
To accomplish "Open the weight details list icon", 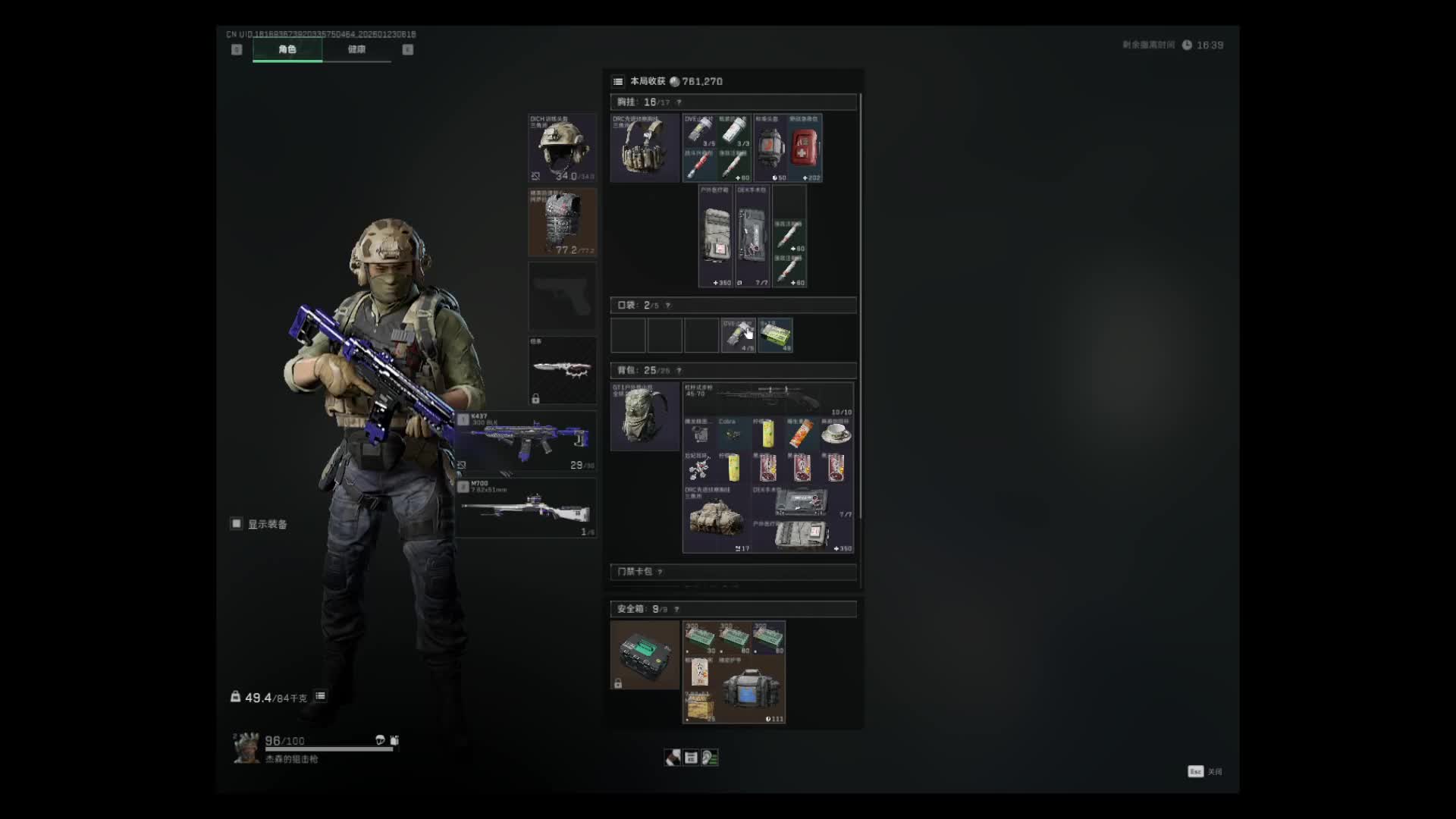I will pos(321,696).
